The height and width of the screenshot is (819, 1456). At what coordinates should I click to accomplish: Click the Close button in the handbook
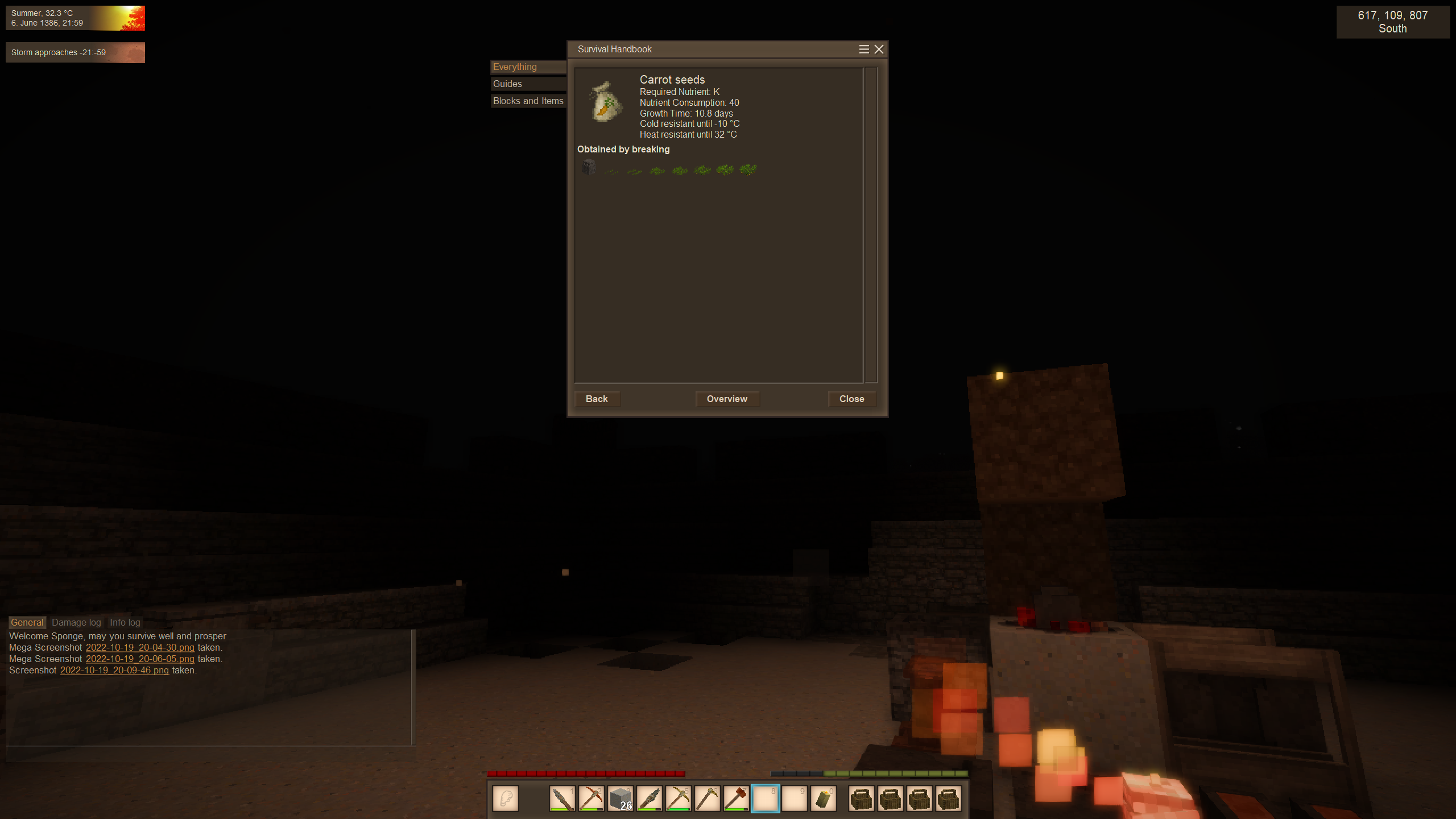pos(851,399)
